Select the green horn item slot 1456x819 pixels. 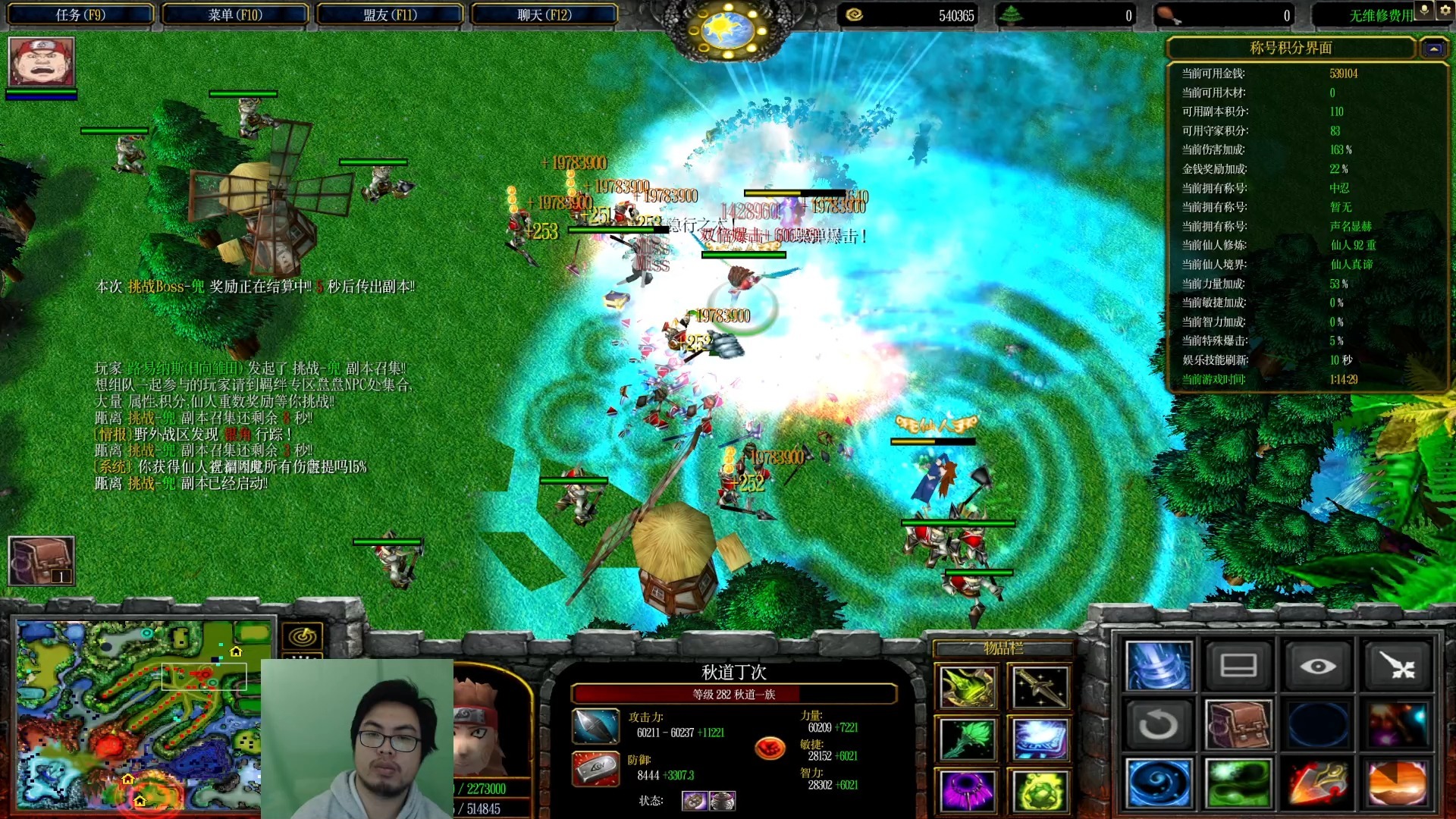(967, 687)
